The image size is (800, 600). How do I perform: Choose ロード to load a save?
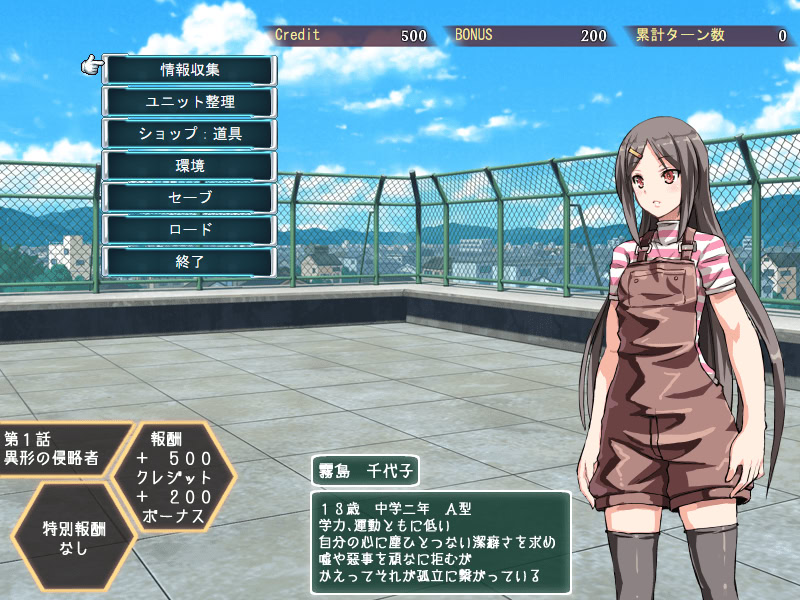pos(189,230)
